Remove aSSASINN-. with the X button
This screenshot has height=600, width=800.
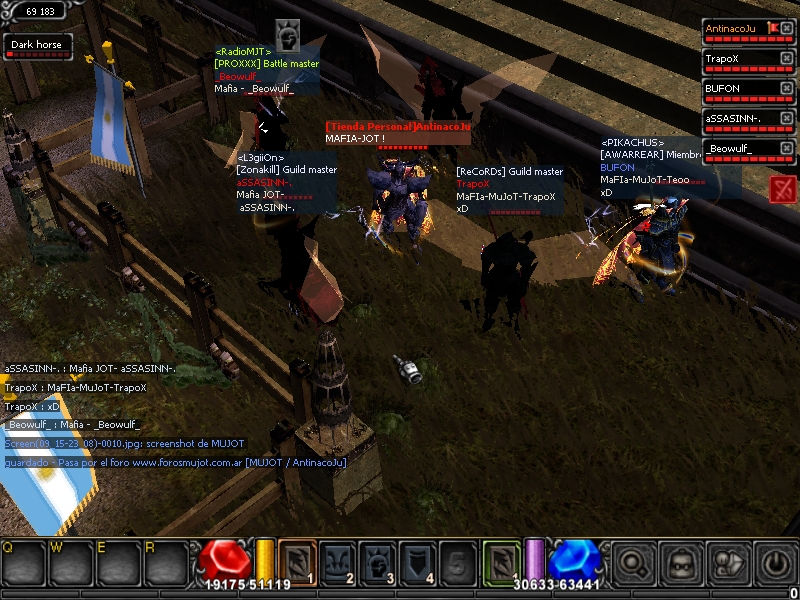pos(787,118)
